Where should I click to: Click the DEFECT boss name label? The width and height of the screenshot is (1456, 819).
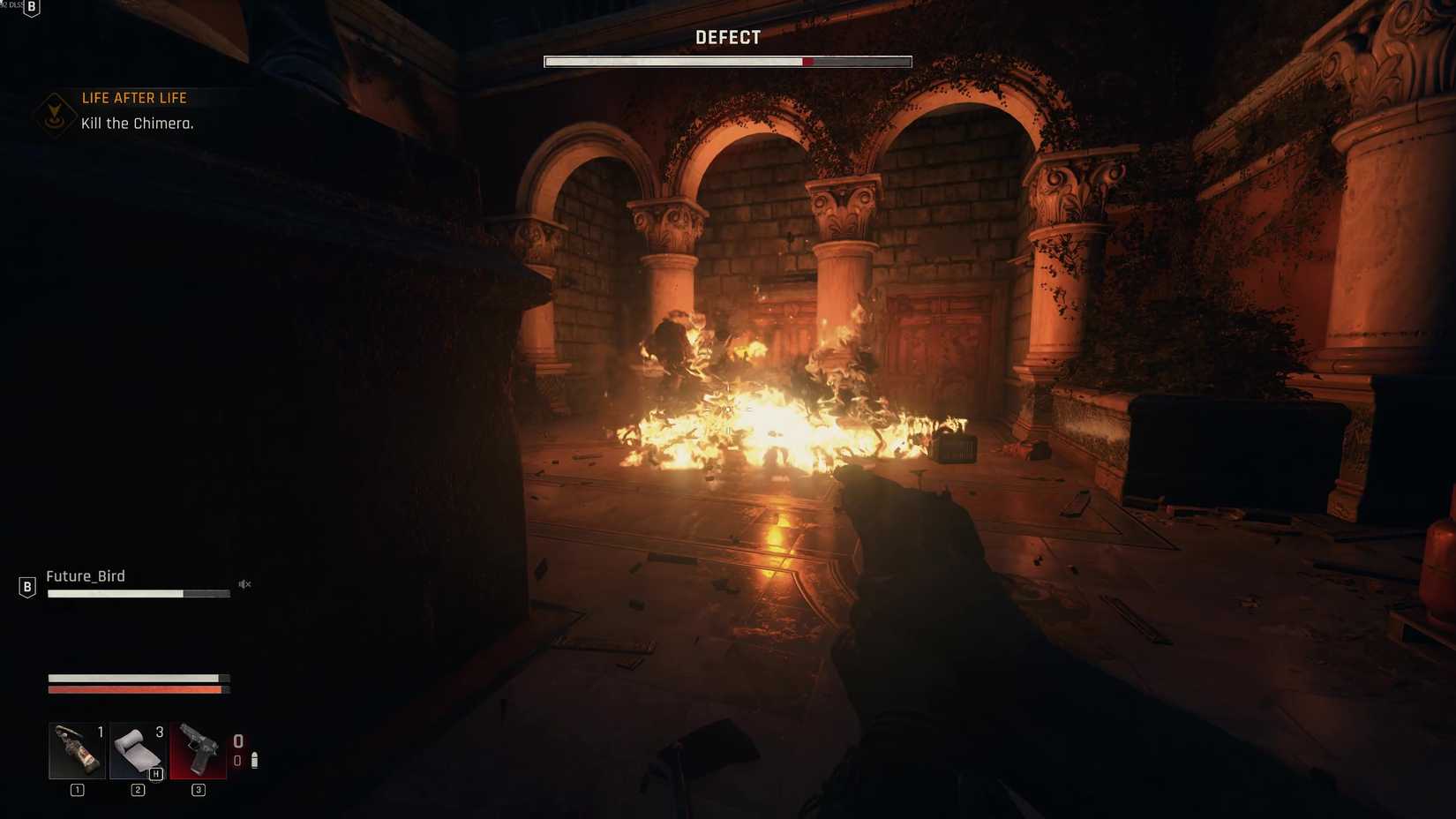(727, 37)
